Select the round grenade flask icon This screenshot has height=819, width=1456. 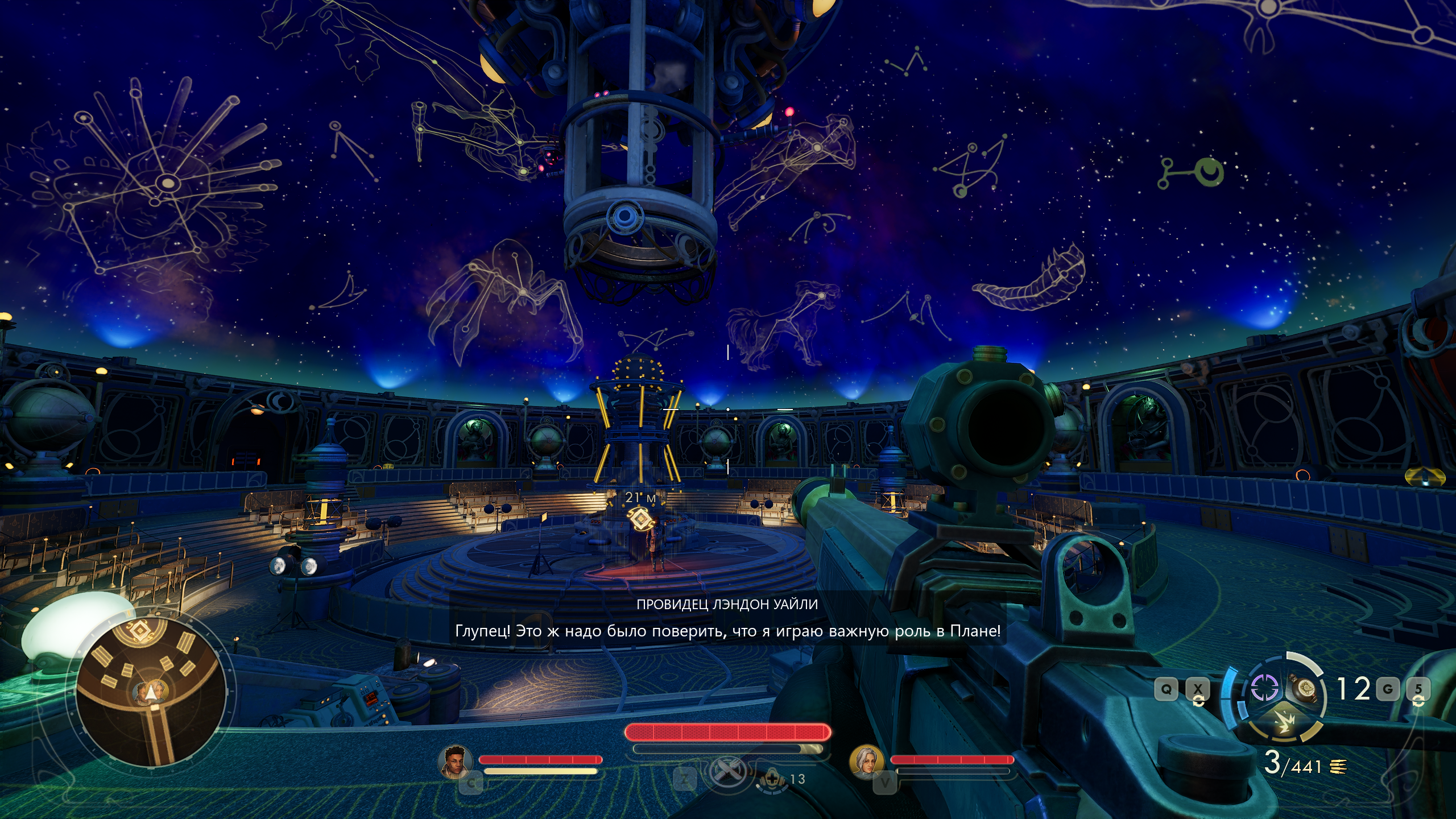coord(1305,689)
